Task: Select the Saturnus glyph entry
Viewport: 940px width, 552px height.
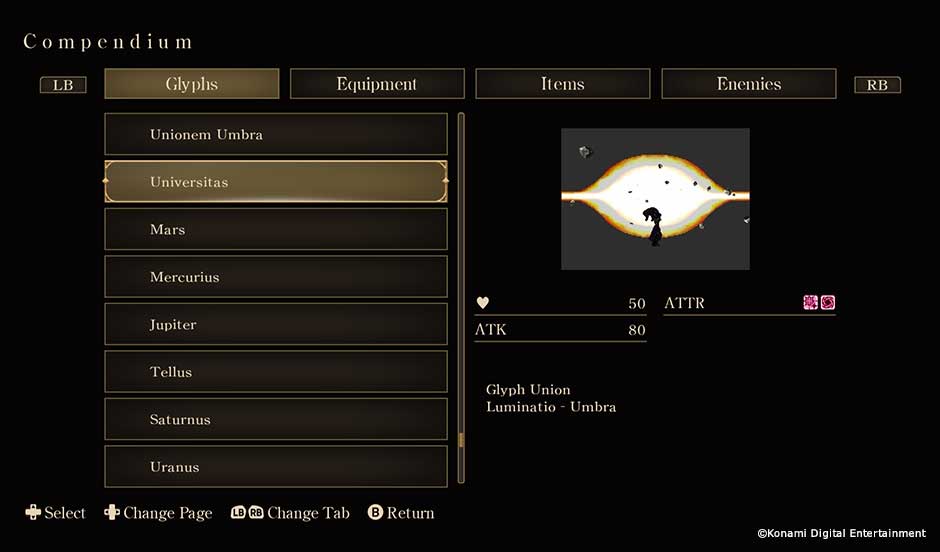Action: tap(276, 419)
